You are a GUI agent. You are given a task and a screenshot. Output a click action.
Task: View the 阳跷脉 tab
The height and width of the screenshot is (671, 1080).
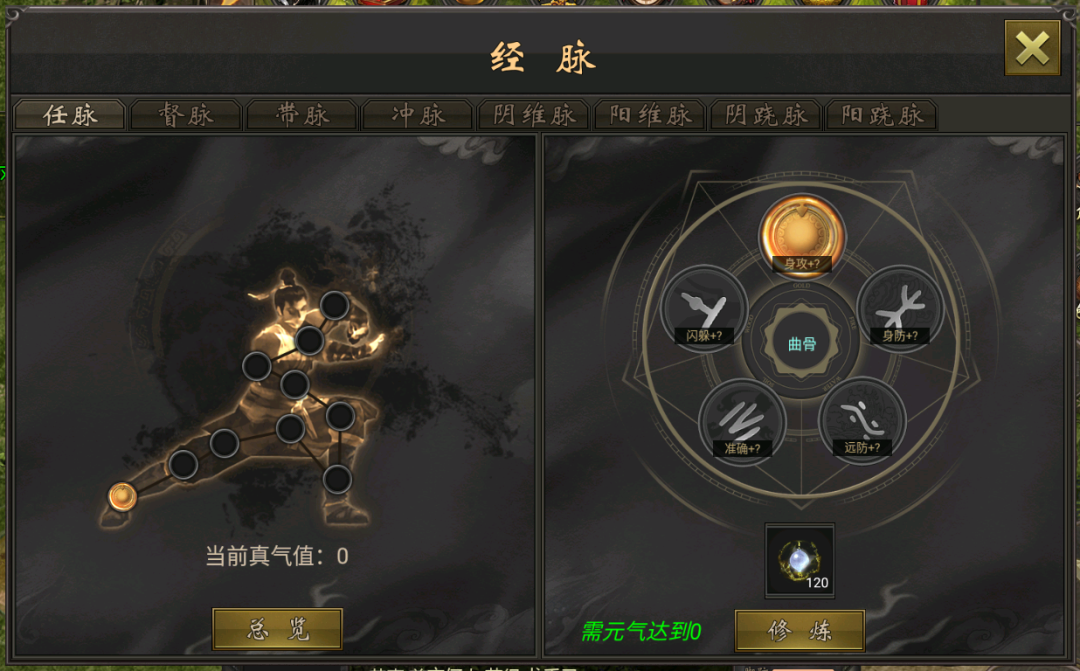882,115
